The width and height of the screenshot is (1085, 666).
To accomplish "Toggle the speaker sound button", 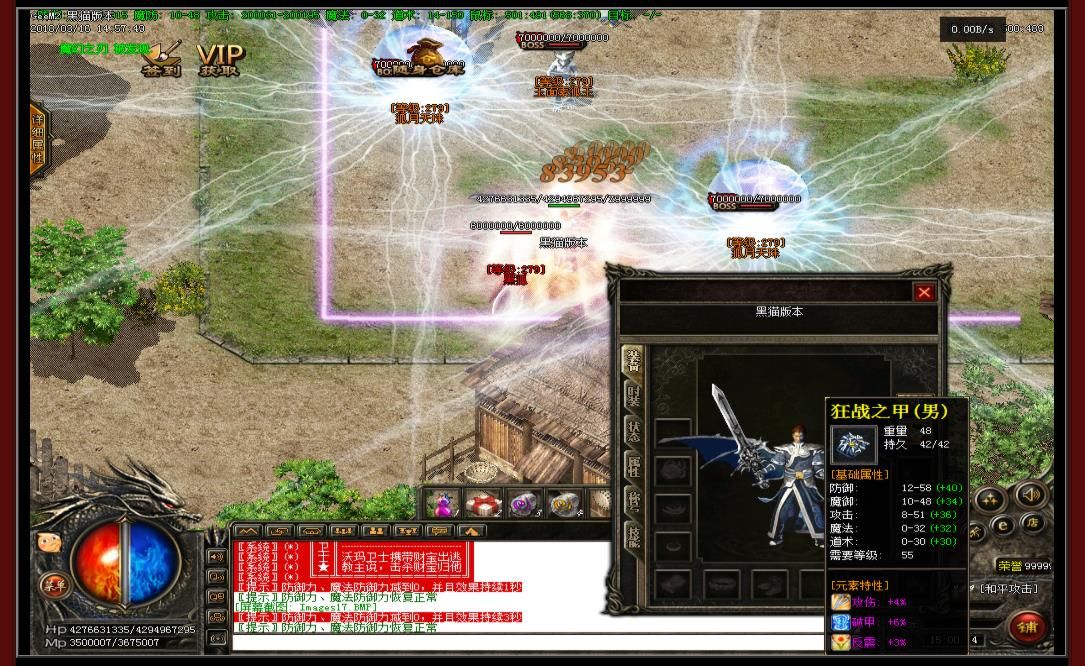I will coord(1029,494).
